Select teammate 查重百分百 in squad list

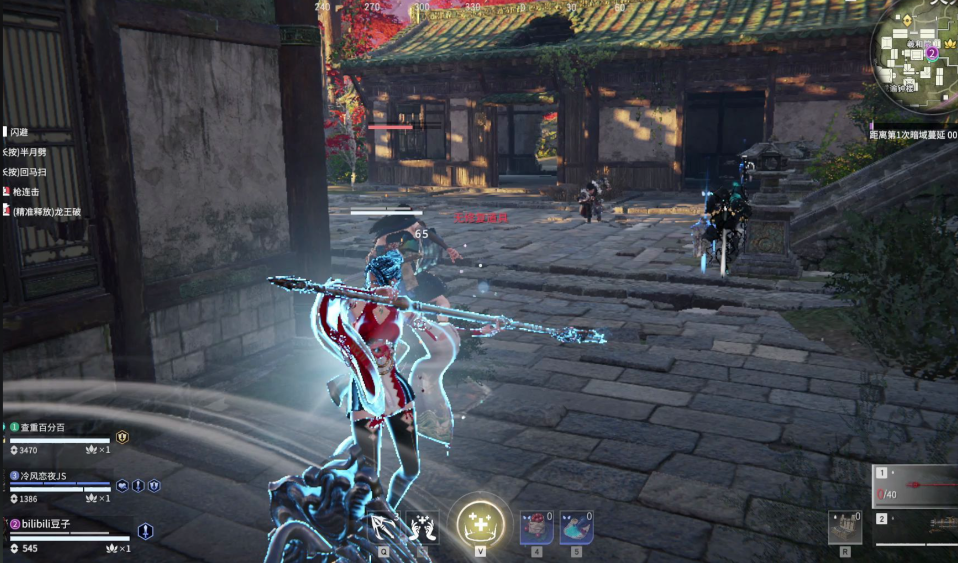coord(44,427)
